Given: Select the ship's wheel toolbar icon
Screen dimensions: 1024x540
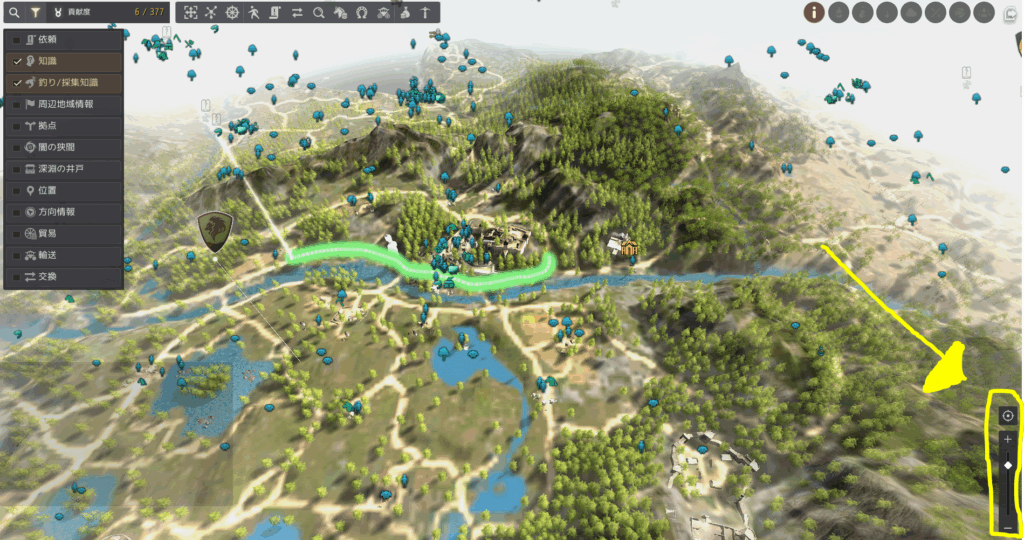Looking at the screenshot, I should coord(233,13).
